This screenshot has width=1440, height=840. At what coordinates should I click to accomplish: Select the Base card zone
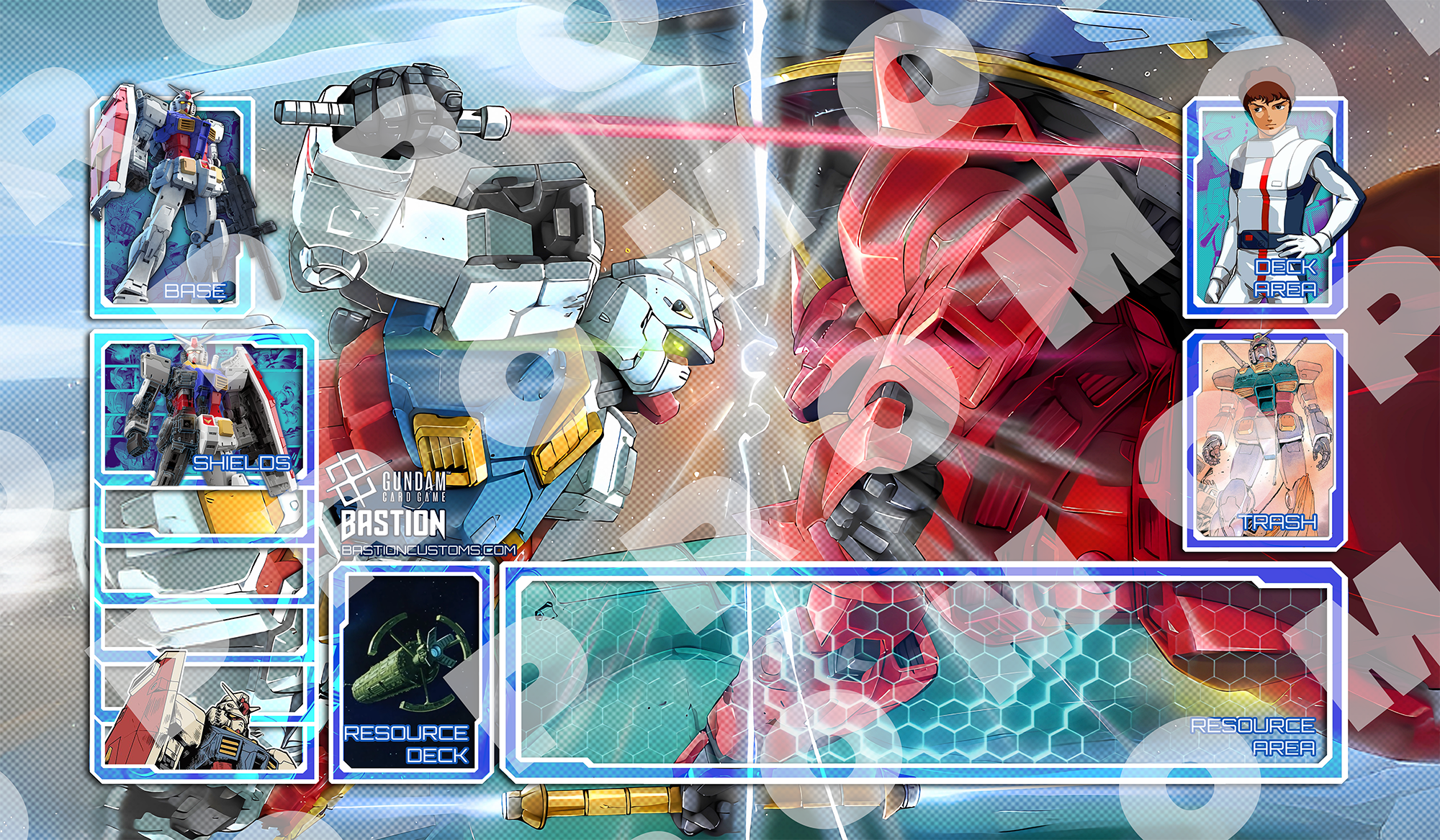[173, 207]
